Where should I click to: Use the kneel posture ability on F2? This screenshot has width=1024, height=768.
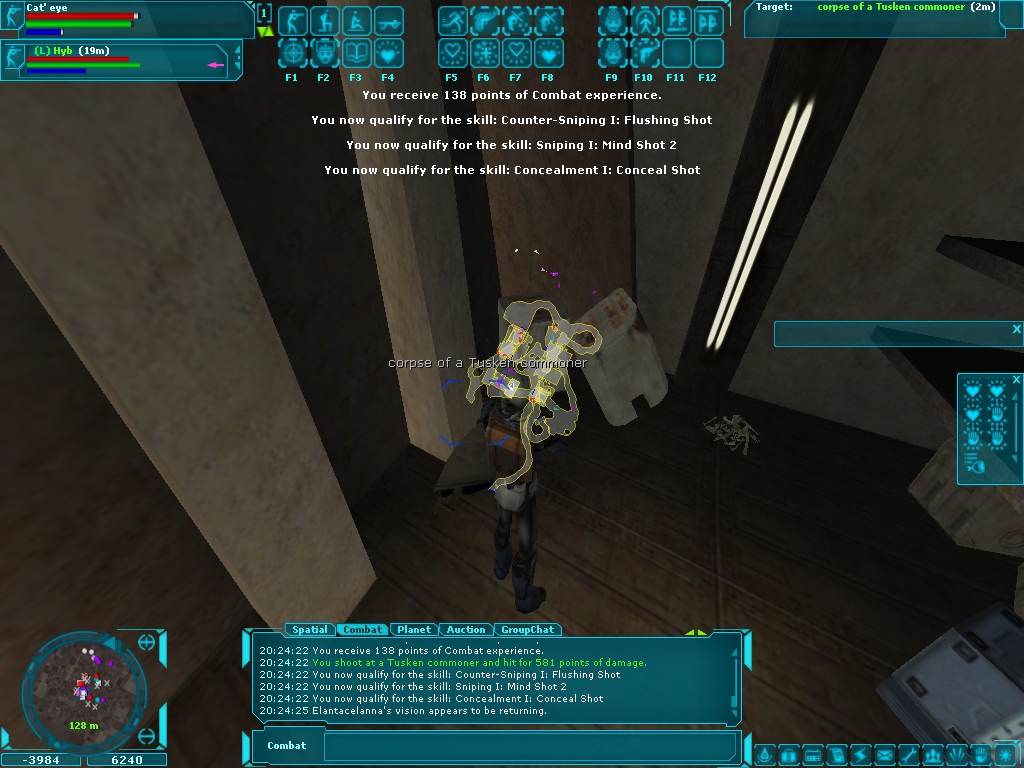pyautogui.click(x=324, y=21)
